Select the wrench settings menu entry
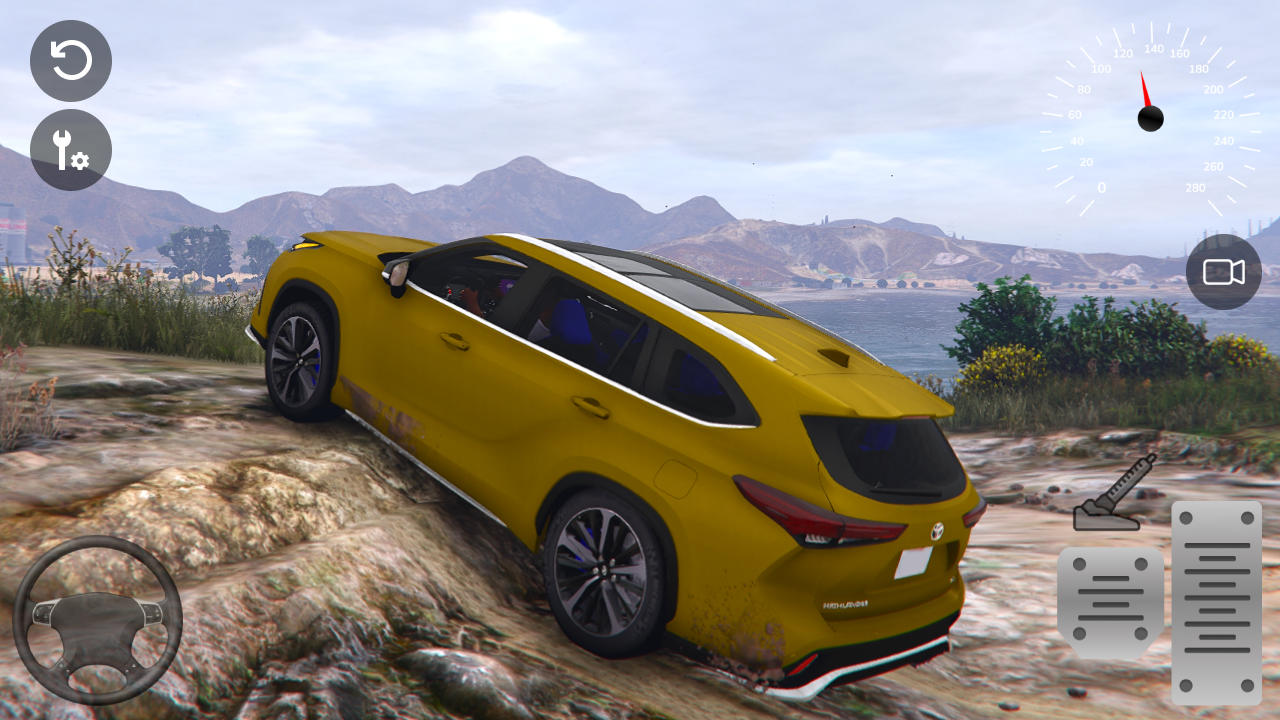This screenshot has height=720, width=1280. [x=70, y=150]
